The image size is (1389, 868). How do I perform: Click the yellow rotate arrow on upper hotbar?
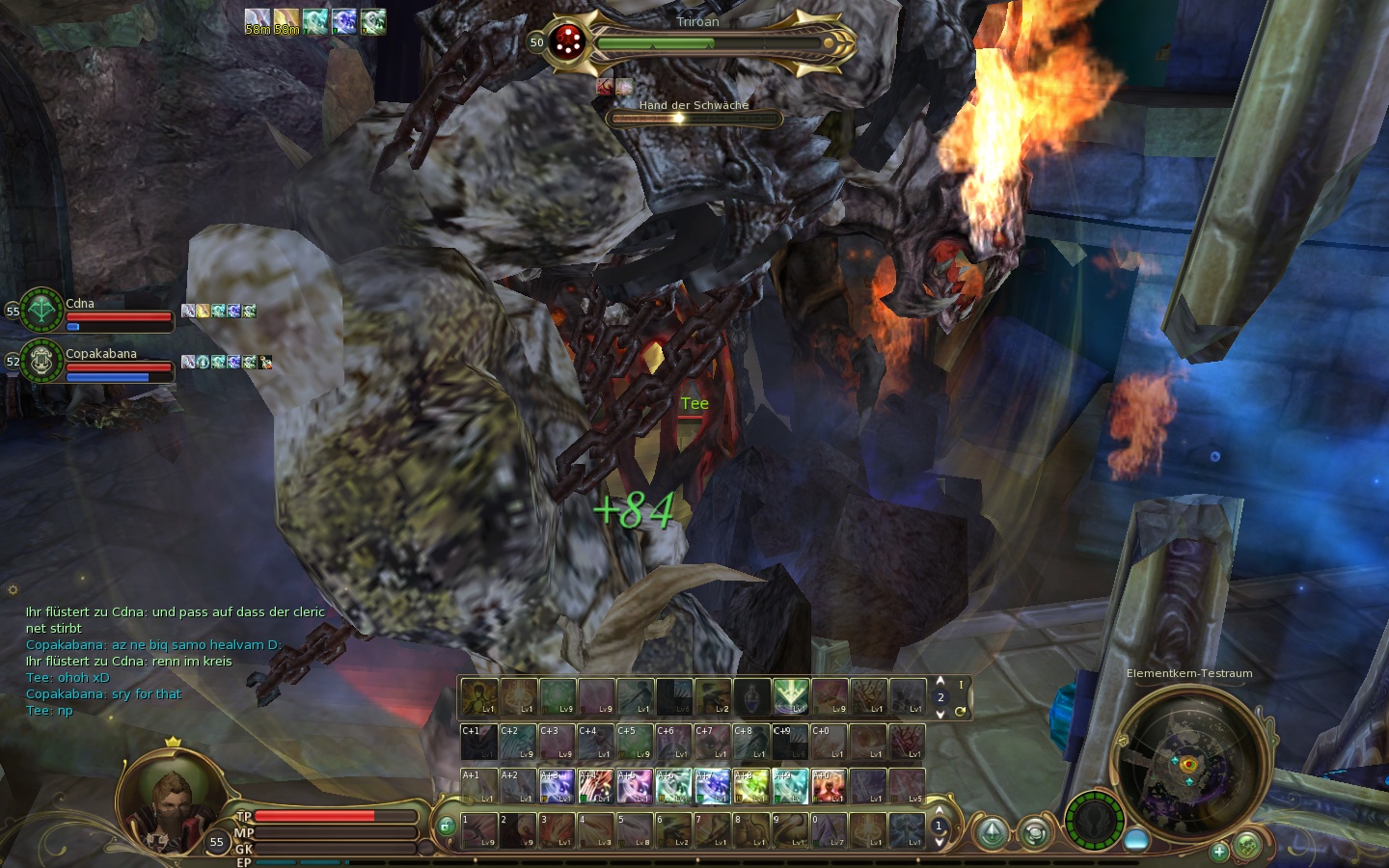[960, 712]
